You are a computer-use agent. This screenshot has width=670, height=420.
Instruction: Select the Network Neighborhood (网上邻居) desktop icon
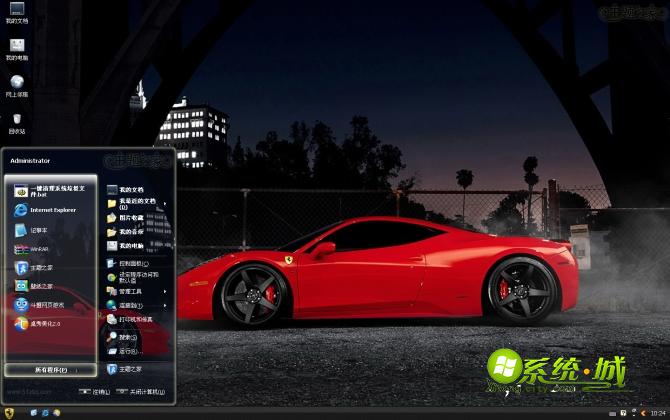16,86
